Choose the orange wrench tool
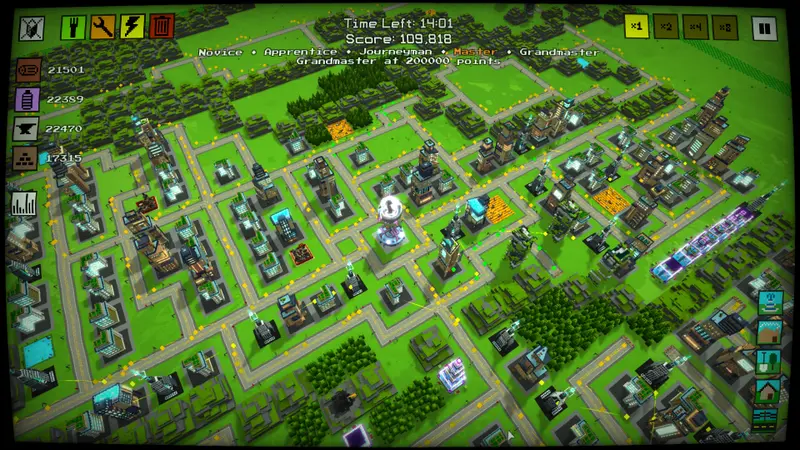Viewport: 800px width, 450px height. [103, 27]
